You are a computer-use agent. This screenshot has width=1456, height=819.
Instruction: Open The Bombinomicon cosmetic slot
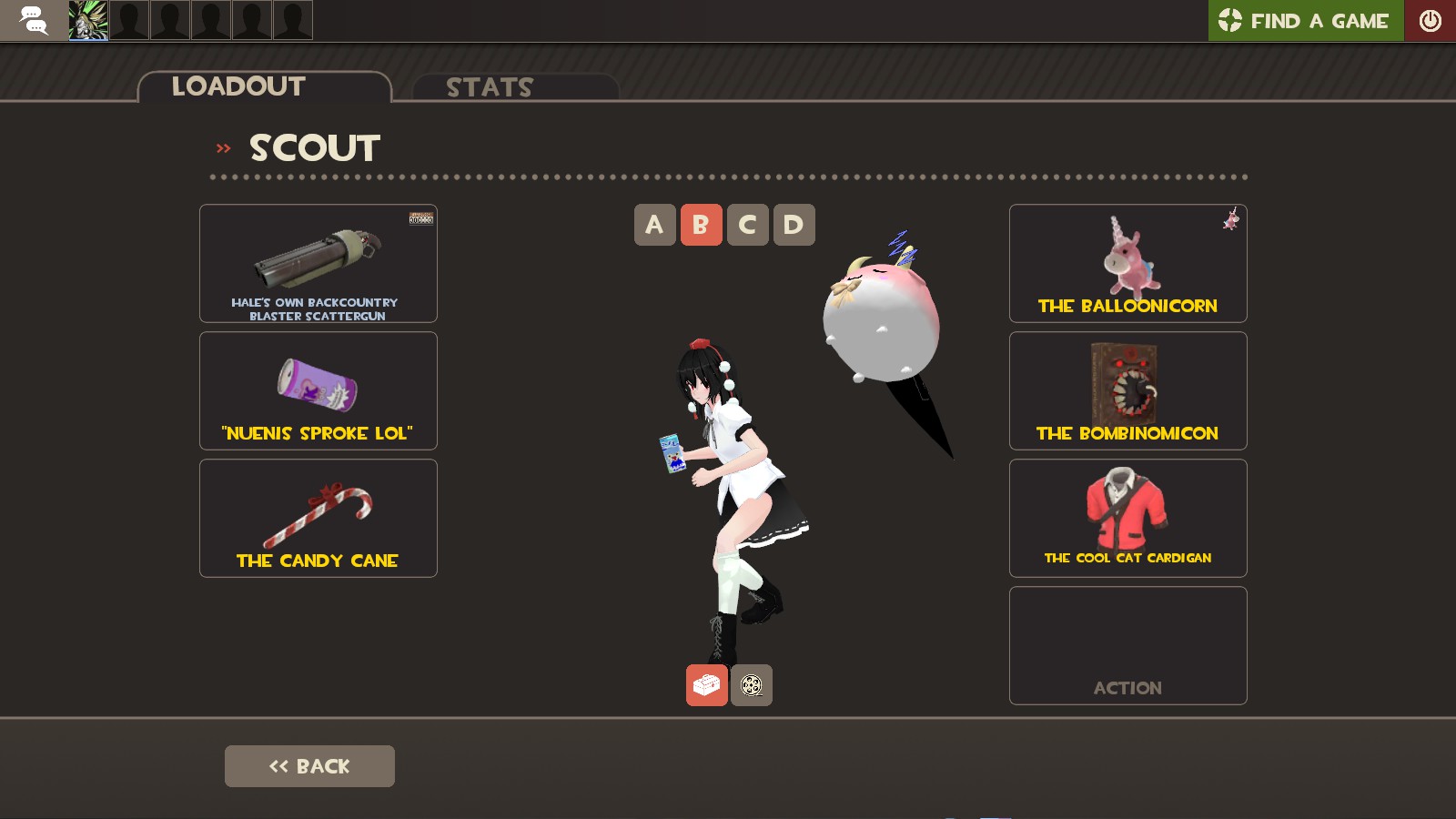(1127, 390)
